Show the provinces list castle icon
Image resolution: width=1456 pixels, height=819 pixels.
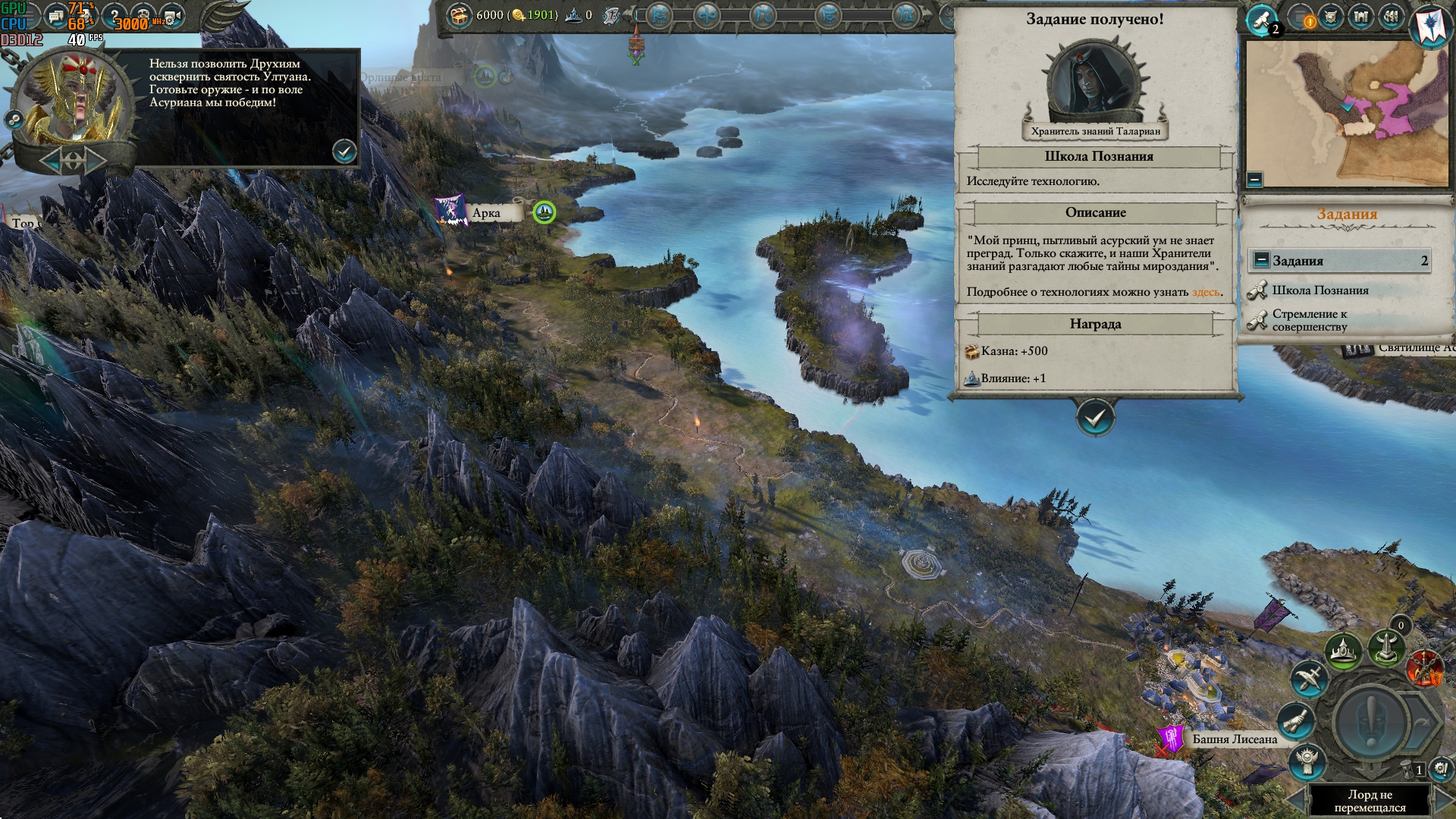pos(1361,17)
